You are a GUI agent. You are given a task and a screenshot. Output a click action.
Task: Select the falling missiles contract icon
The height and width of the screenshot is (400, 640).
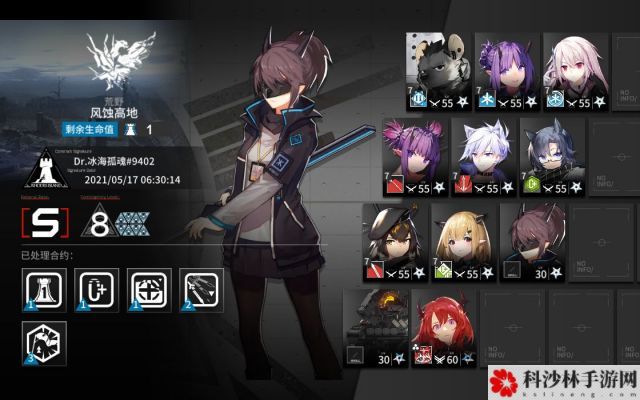click(205, 287)
